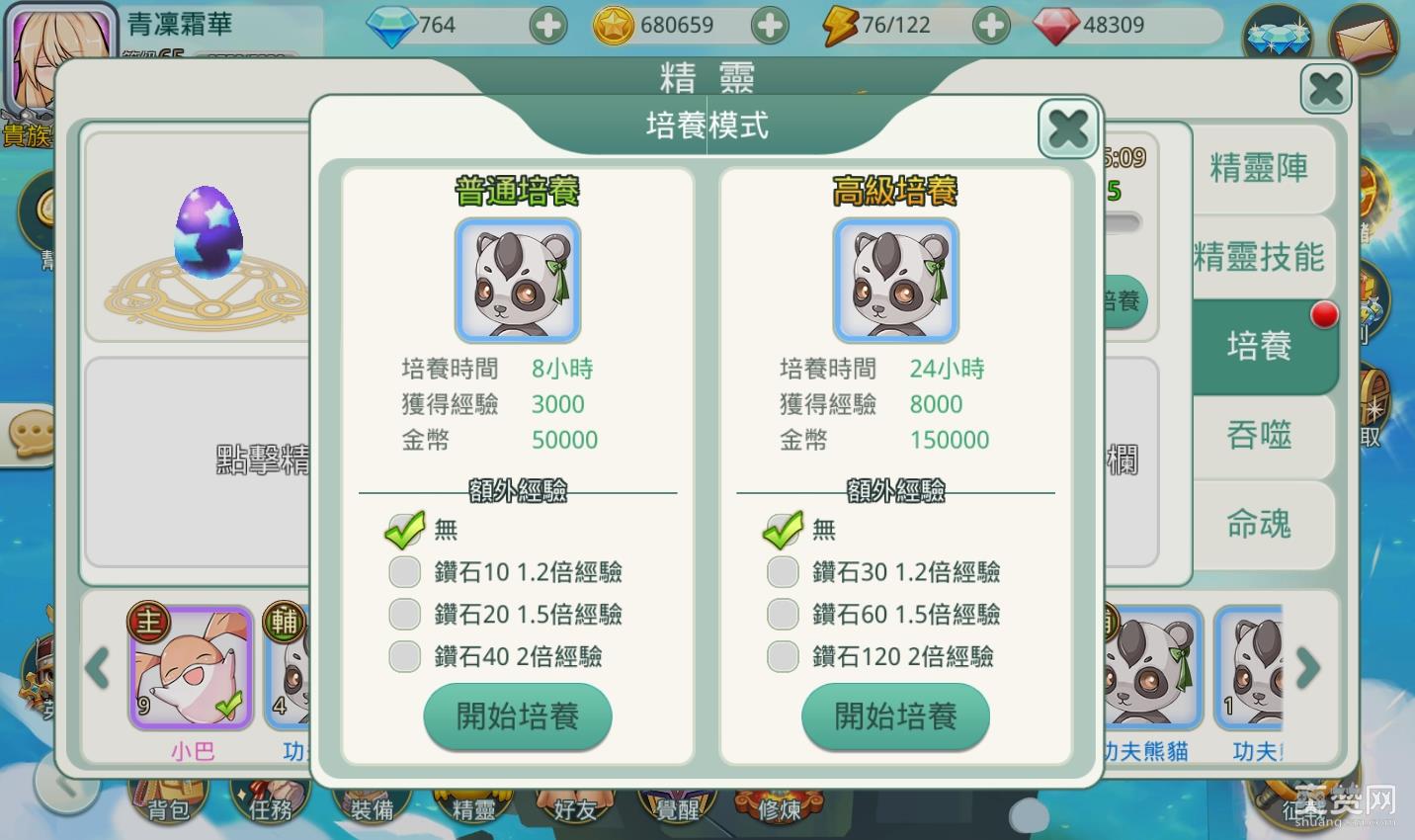
Task: Select the 精靈 (spirit) bottom navigation icon
Action: [472, 805]
